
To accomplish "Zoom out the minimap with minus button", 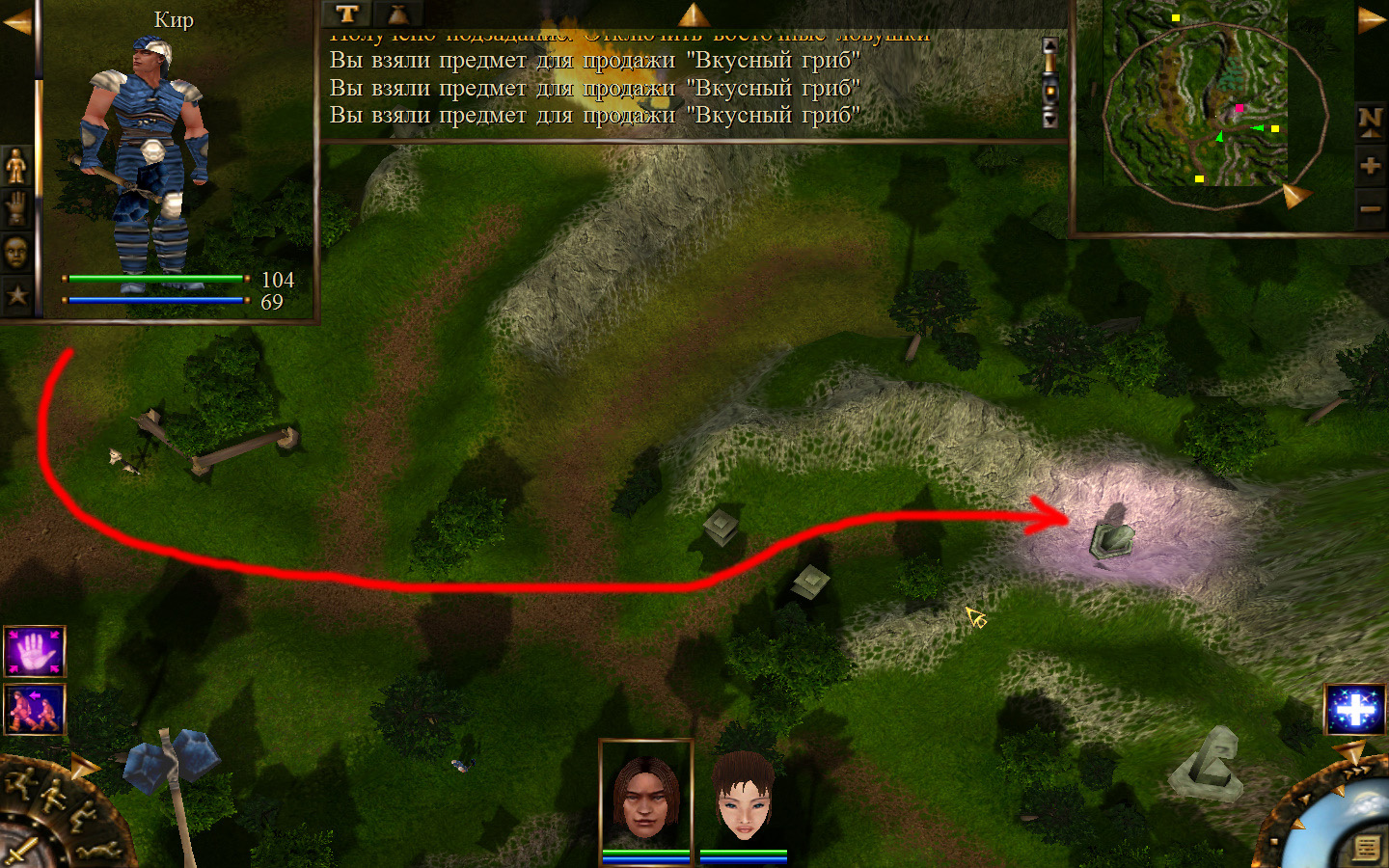I will tap(1370, 208).
